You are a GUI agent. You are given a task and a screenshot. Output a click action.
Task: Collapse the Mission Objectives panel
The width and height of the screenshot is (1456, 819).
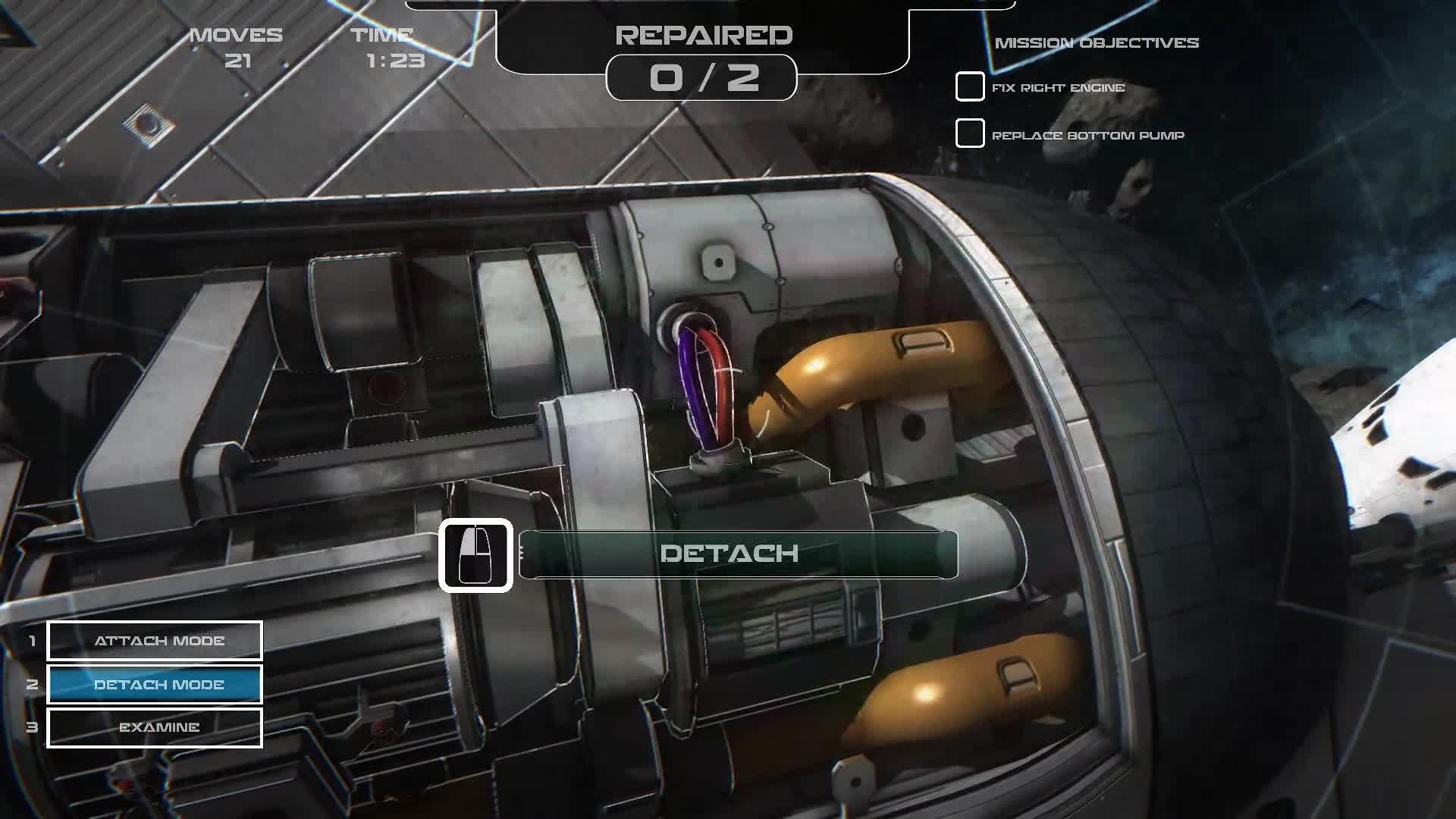coord(1097,43)
